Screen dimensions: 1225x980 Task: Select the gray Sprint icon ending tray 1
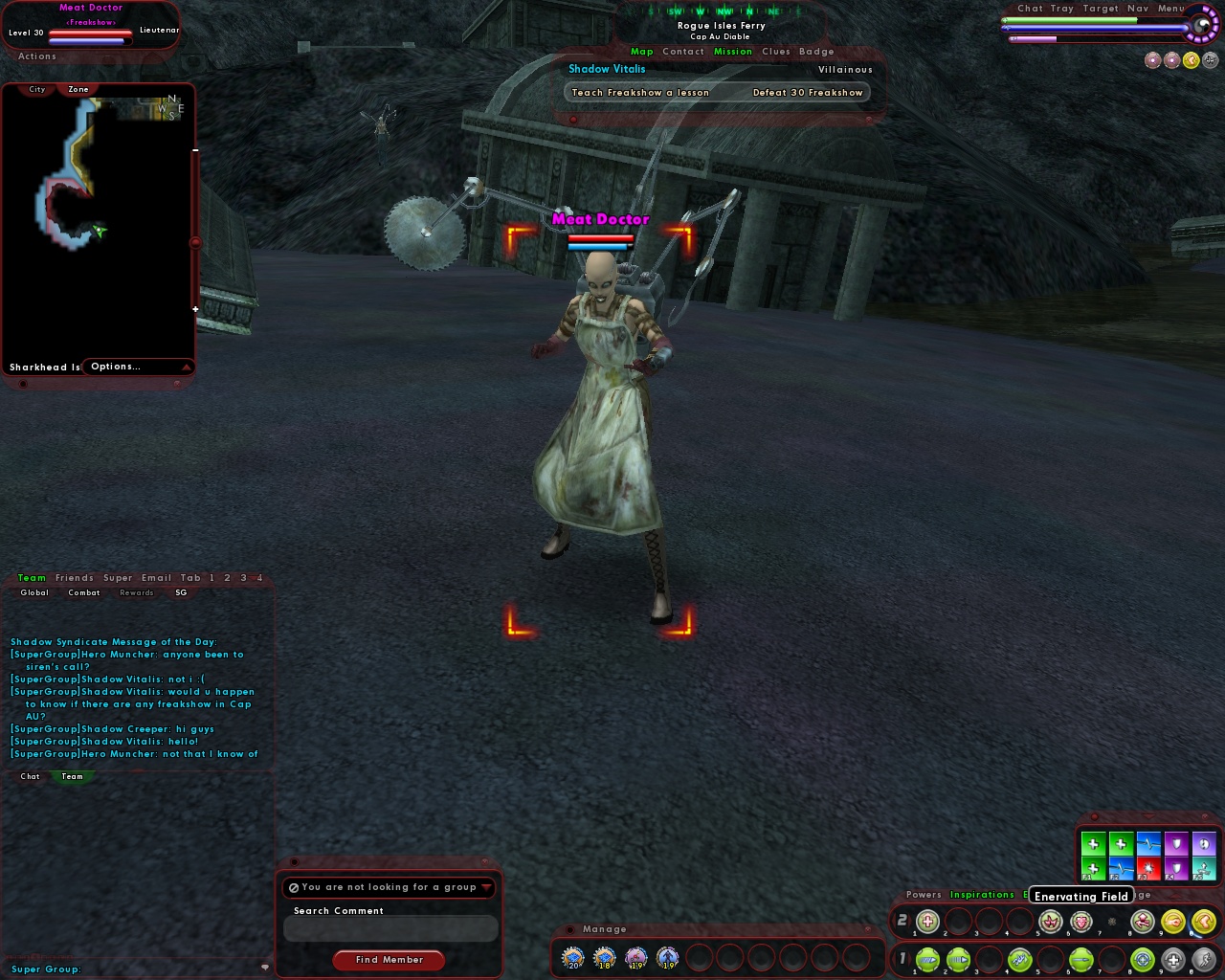[1205, 960]
